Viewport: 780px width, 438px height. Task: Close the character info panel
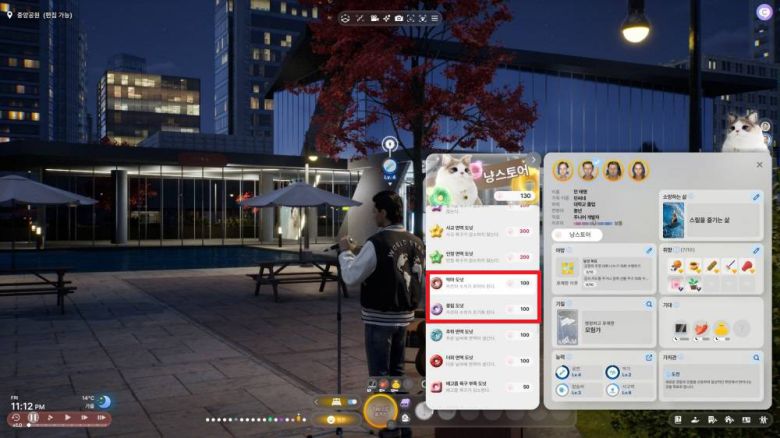pos(759,165)
